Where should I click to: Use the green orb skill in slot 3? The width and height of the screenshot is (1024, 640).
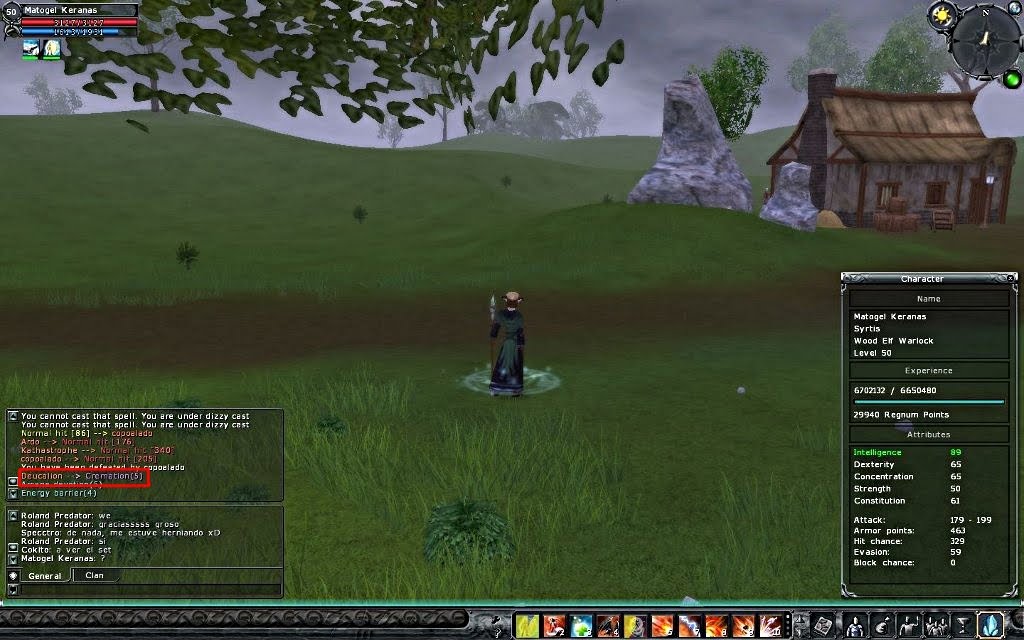click(581, 626)
